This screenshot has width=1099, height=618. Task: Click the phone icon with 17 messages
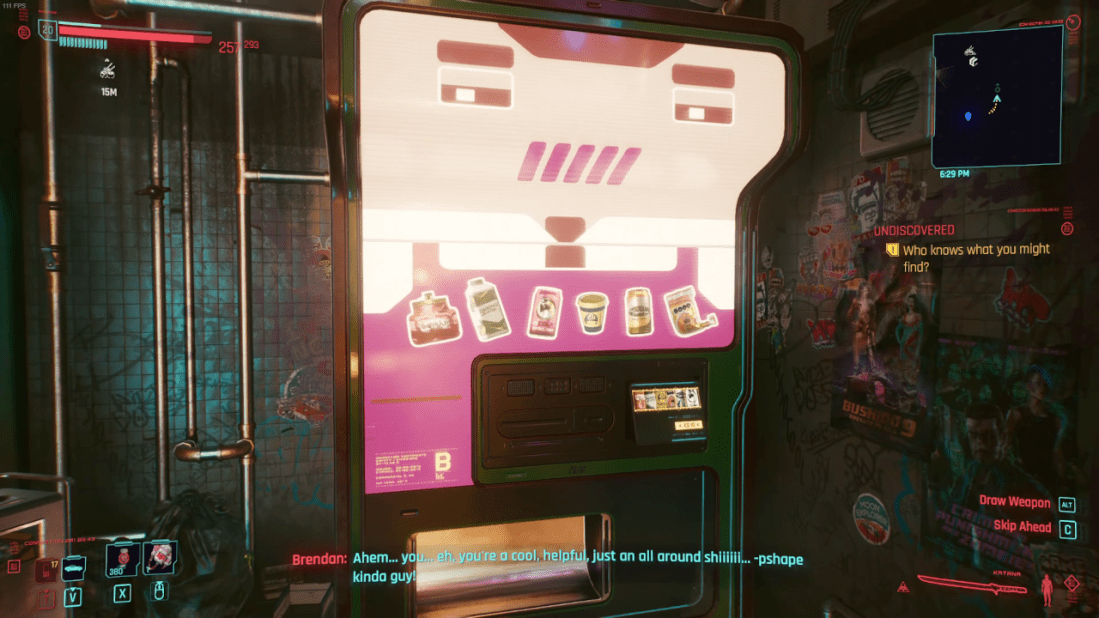click(x=45, y=570)
